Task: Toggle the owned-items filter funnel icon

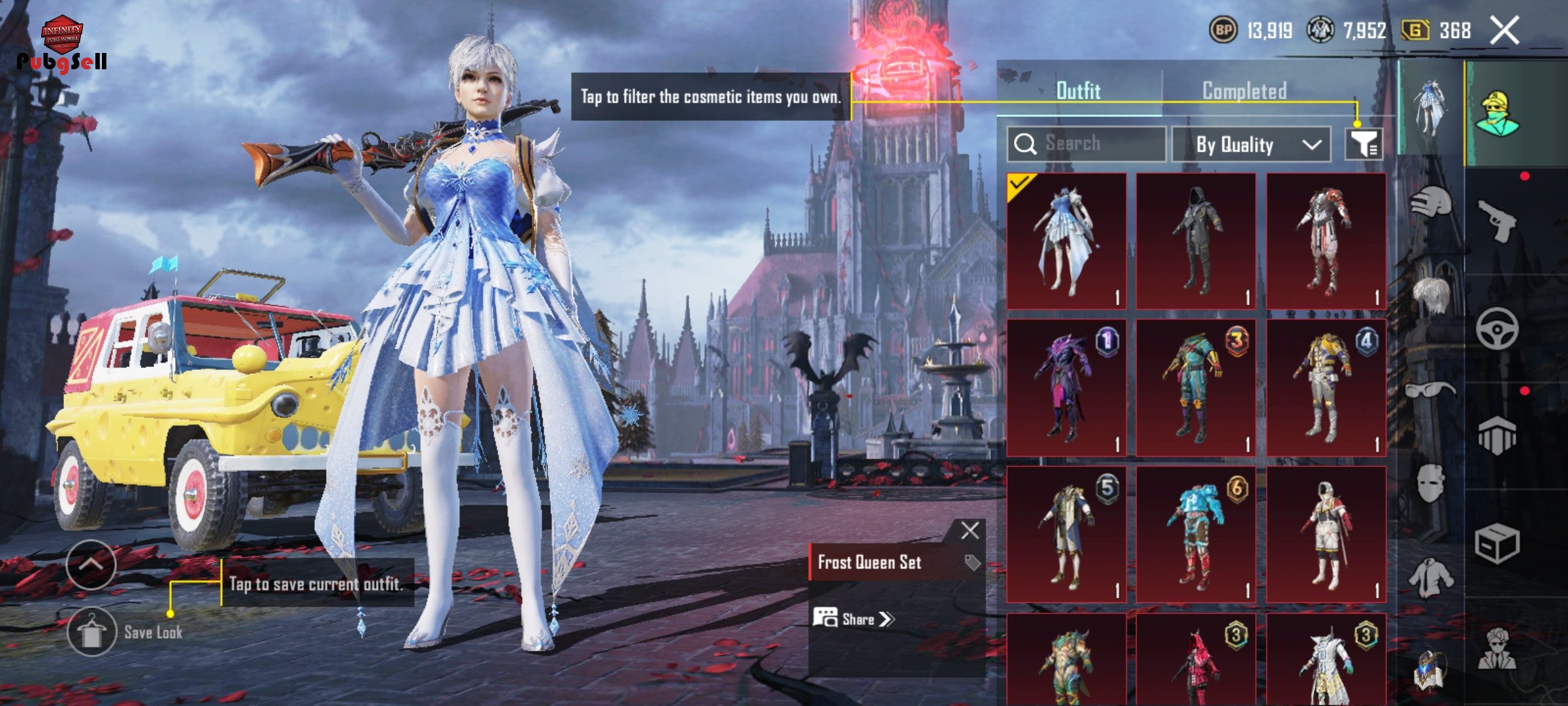Action: click(x=1364, y=144)
